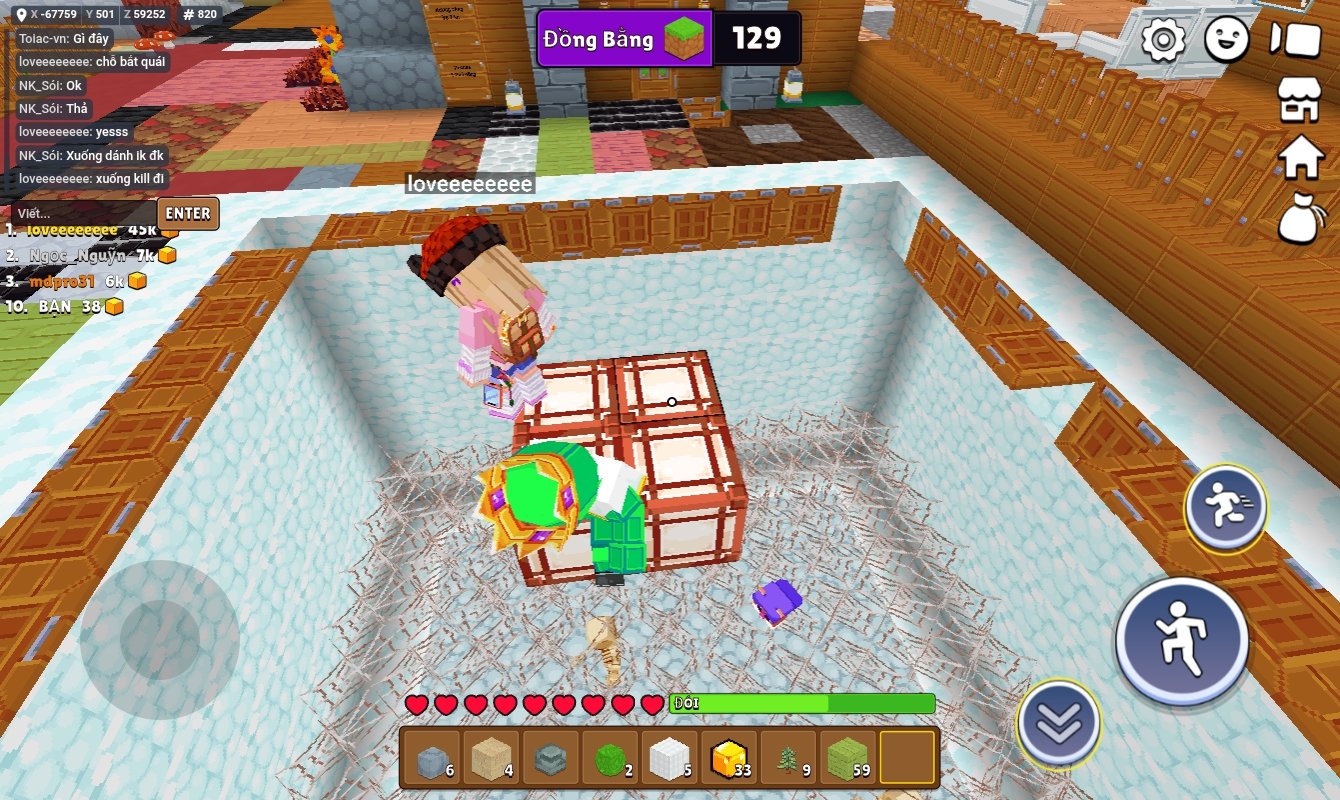Image resolution: width=1340 pixels, height=800 pixels.
Task: Select the pine tree sapling slot
Action: (789, 757)
